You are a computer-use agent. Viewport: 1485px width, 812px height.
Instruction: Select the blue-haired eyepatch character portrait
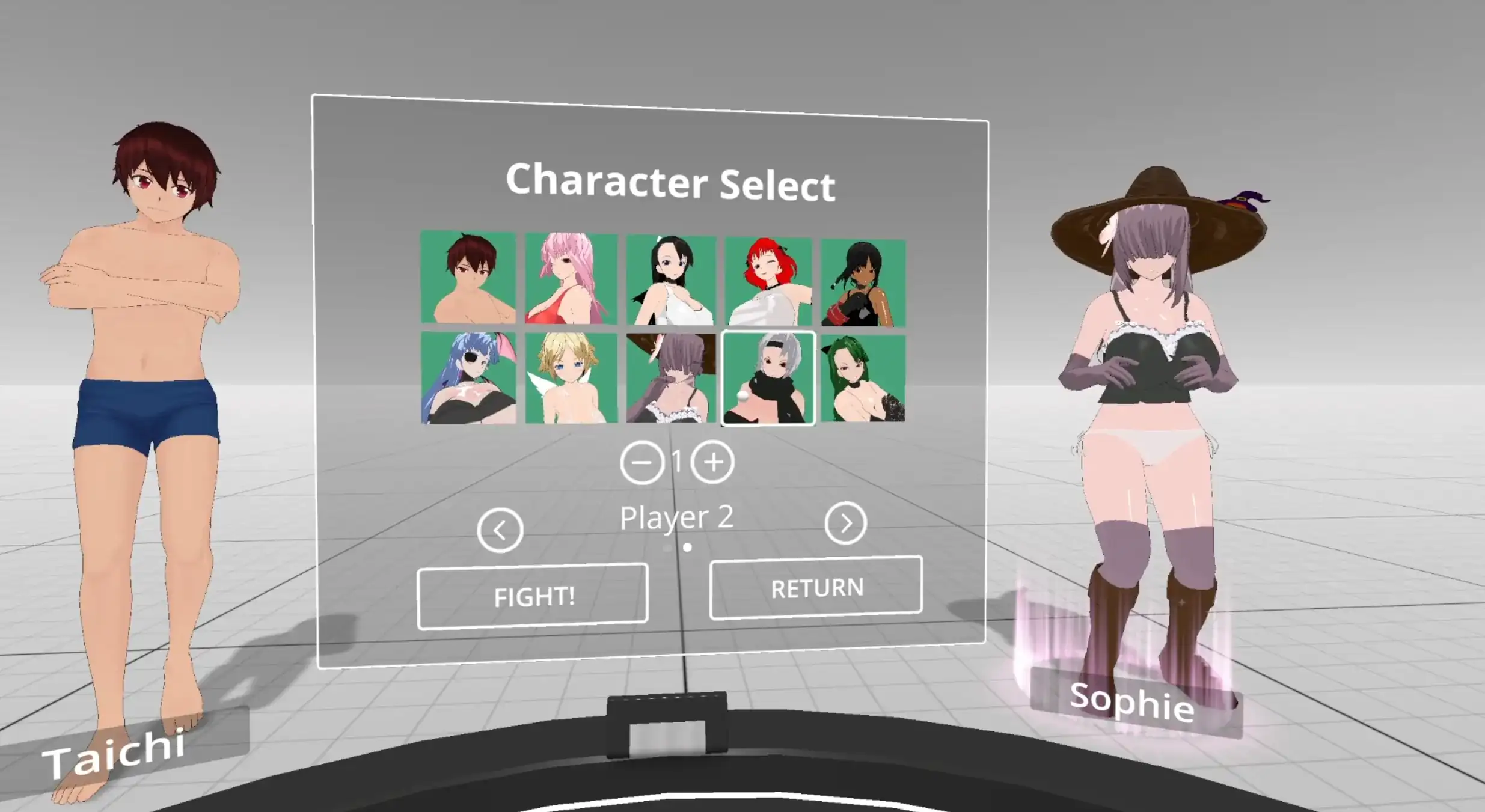468,378
